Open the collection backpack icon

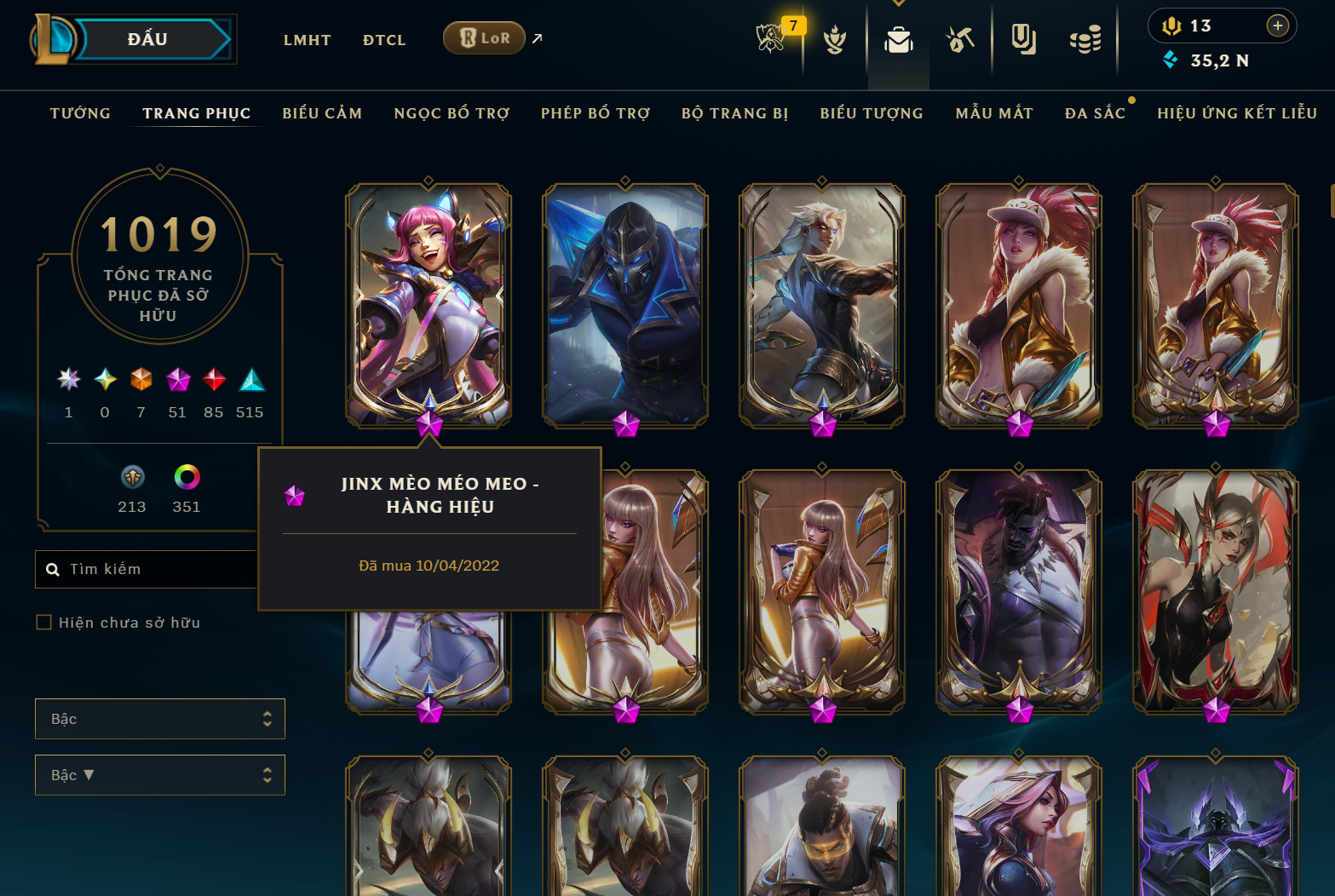tap(898, 40)
